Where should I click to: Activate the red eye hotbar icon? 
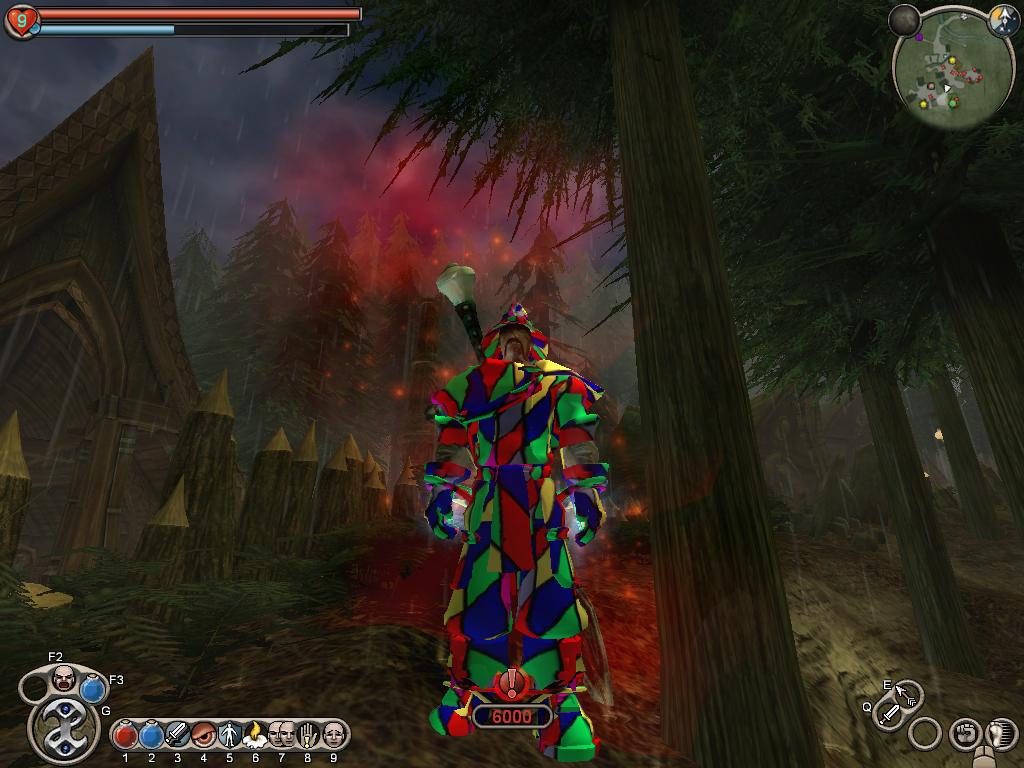[204, 735]
